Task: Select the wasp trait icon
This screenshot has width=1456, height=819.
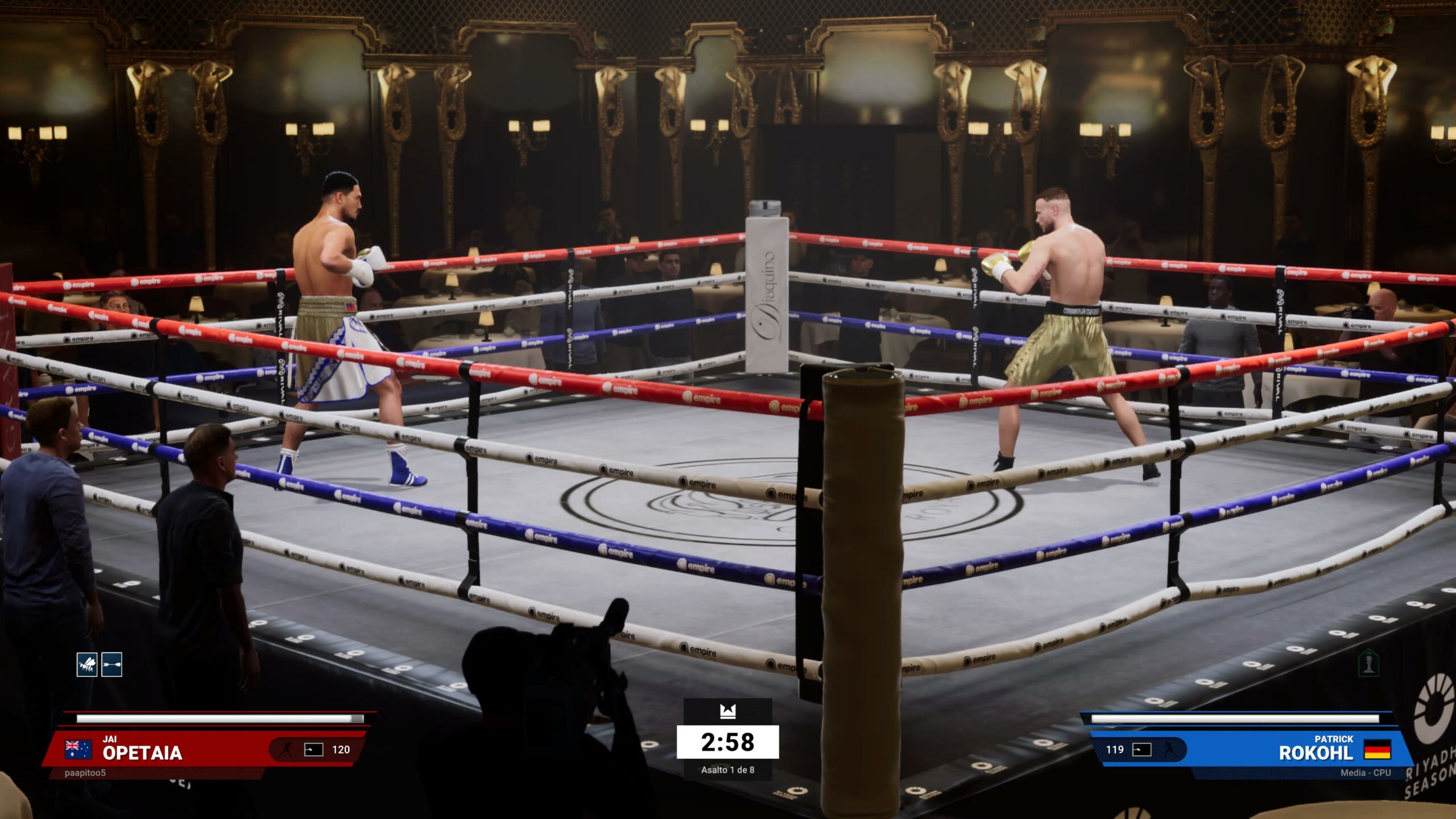Action: [87, 664]
